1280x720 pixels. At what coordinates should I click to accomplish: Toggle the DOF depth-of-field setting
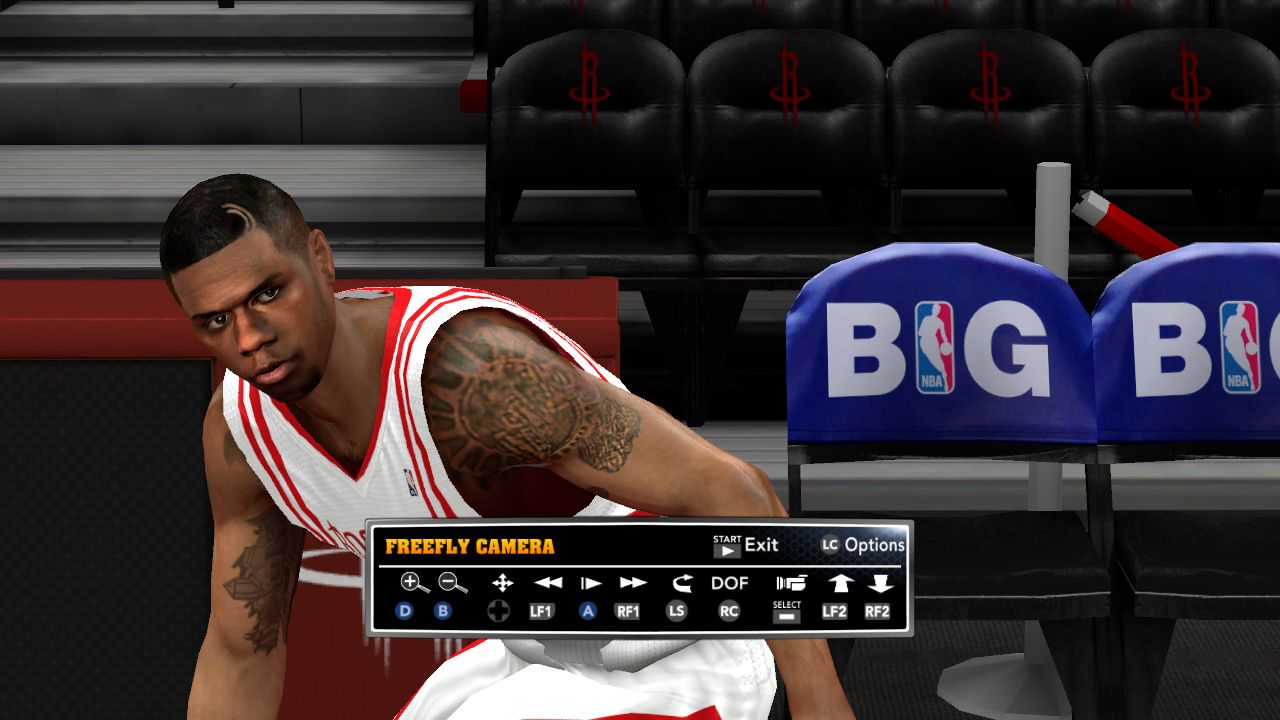[730, 583]
